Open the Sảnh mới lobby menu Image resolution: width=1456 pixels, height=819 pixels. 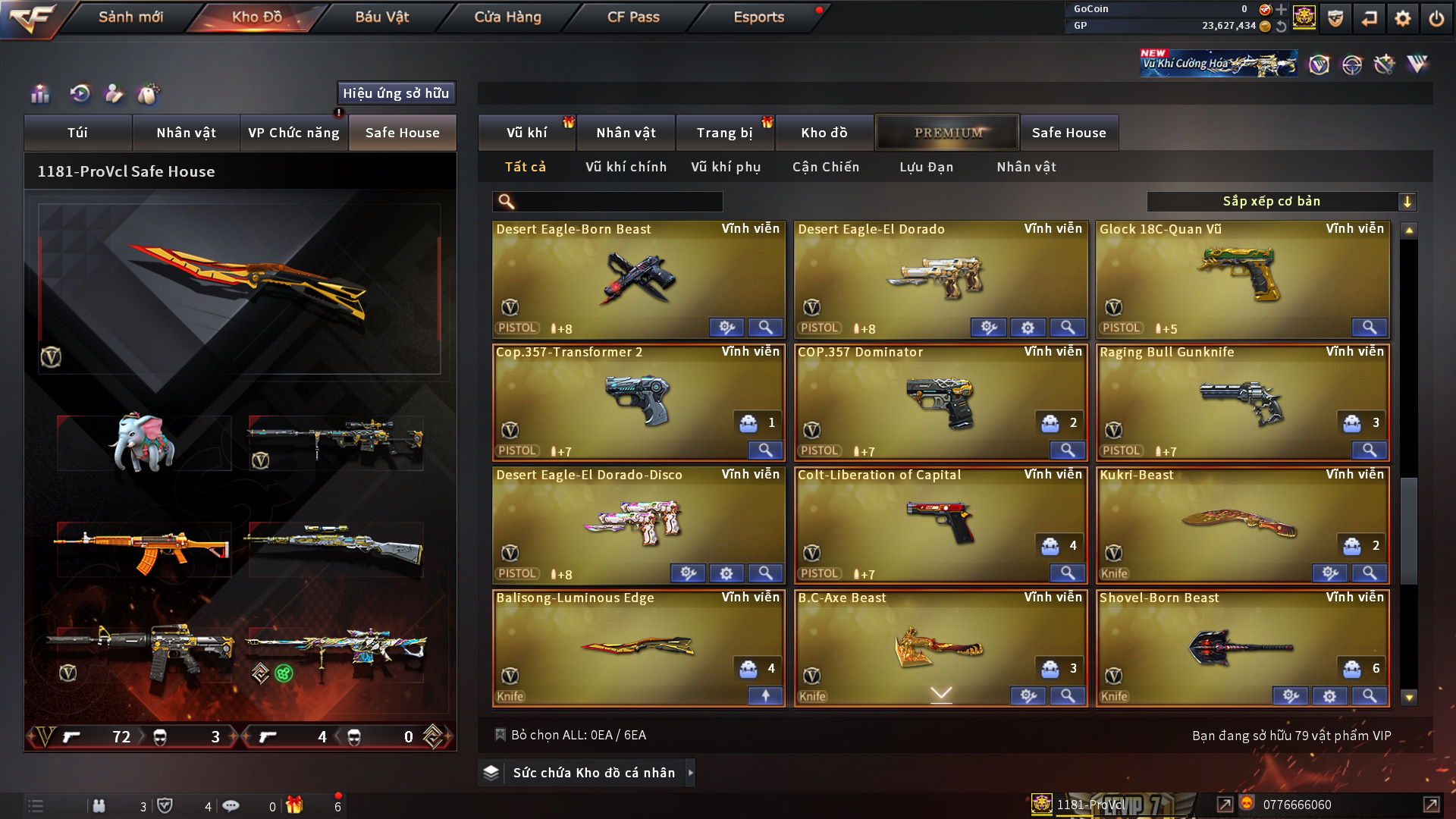coord(130,17)
